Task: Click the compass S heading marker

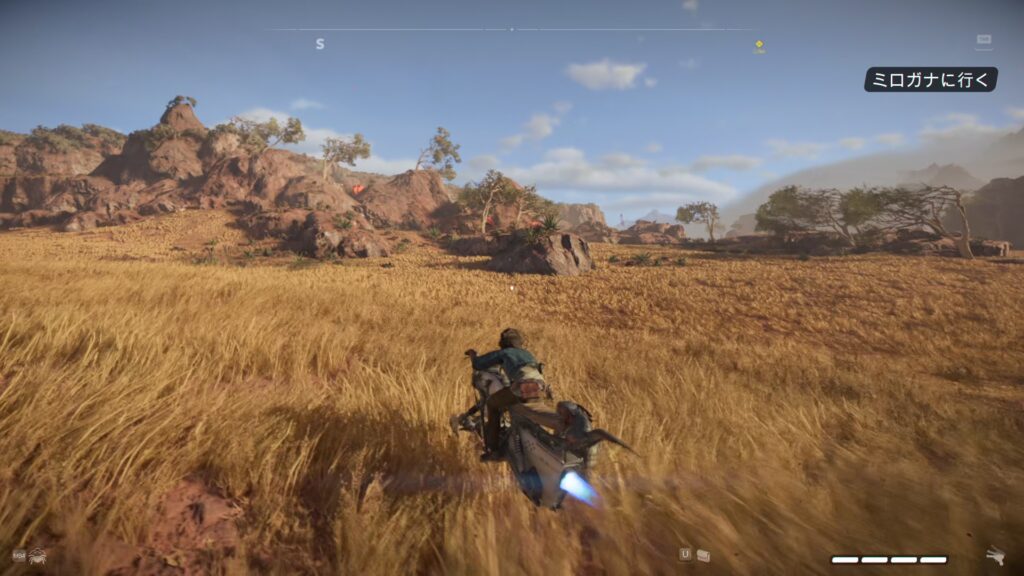Action: tap(320, 44)
